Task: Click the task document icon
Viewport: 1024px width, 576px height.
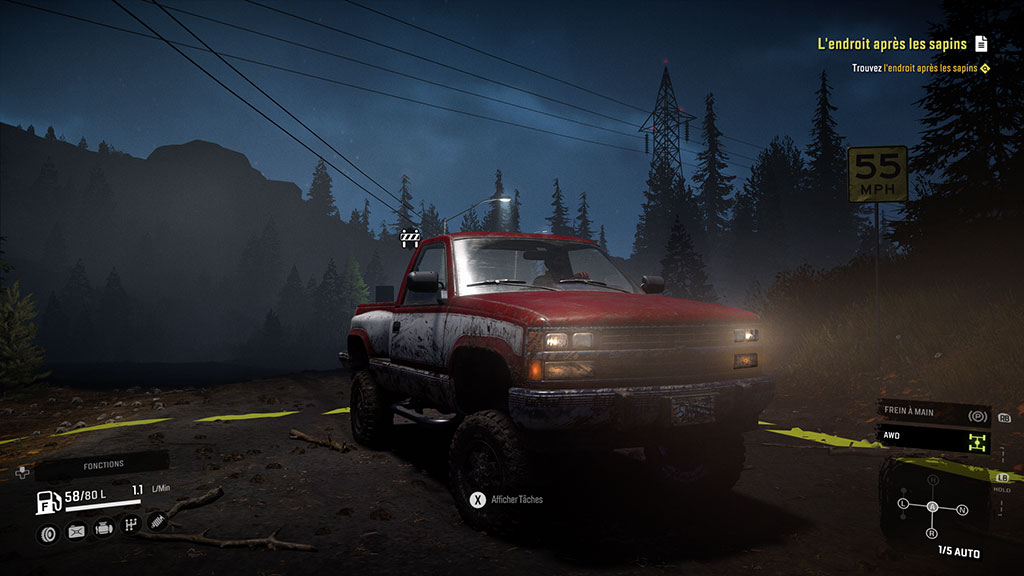Action: click(981, 43)
